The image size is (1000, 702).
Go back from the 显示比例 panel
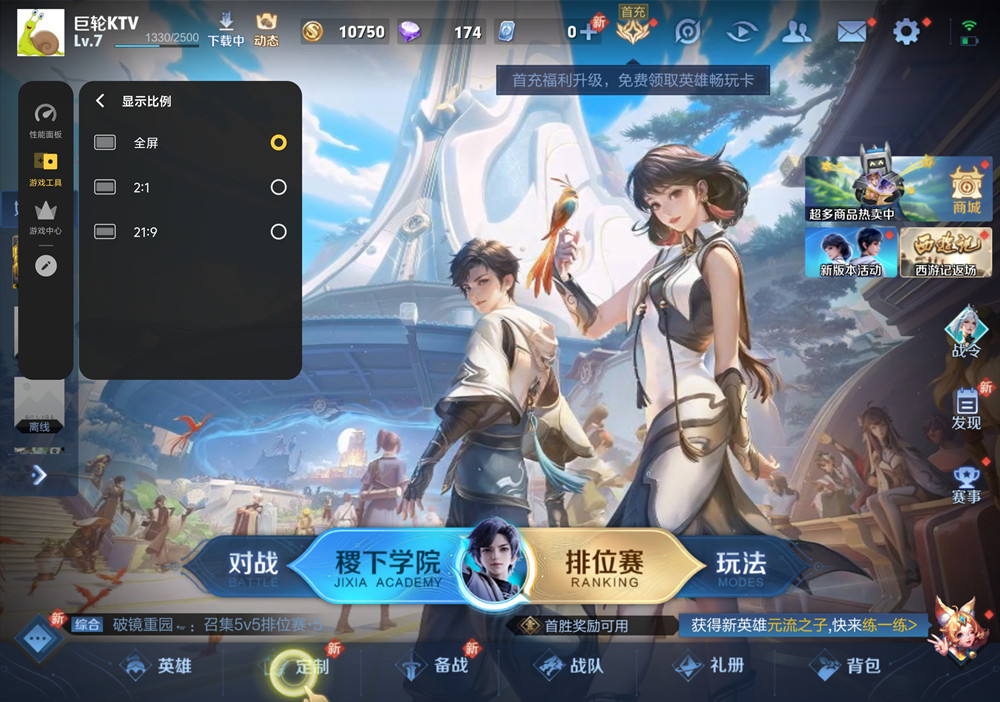[100, 101]
